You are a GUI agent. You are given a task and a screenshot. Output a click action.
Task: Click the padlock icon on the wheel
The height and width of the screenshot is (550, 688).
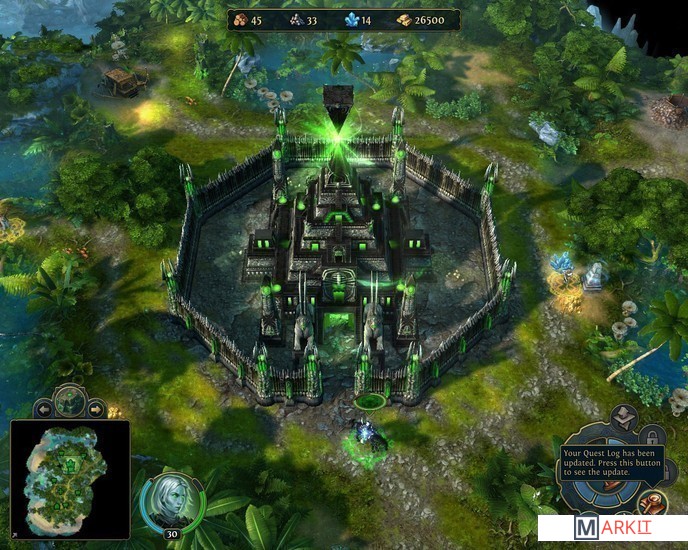pyautogui.click(x=650, y=436)
